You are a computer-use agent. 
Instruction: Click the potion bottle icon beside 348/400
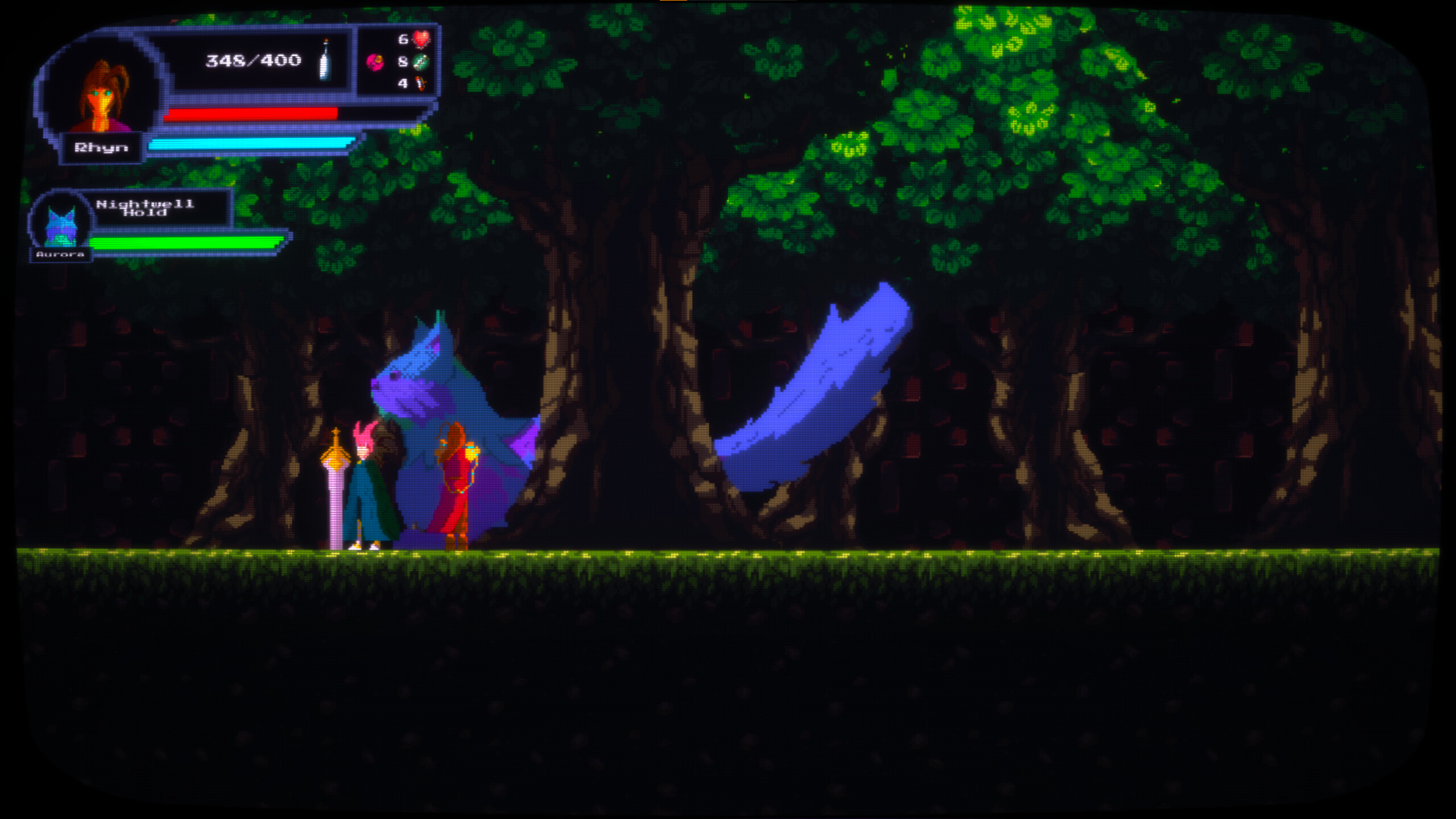pyautogui.click(x=326, y=61)
